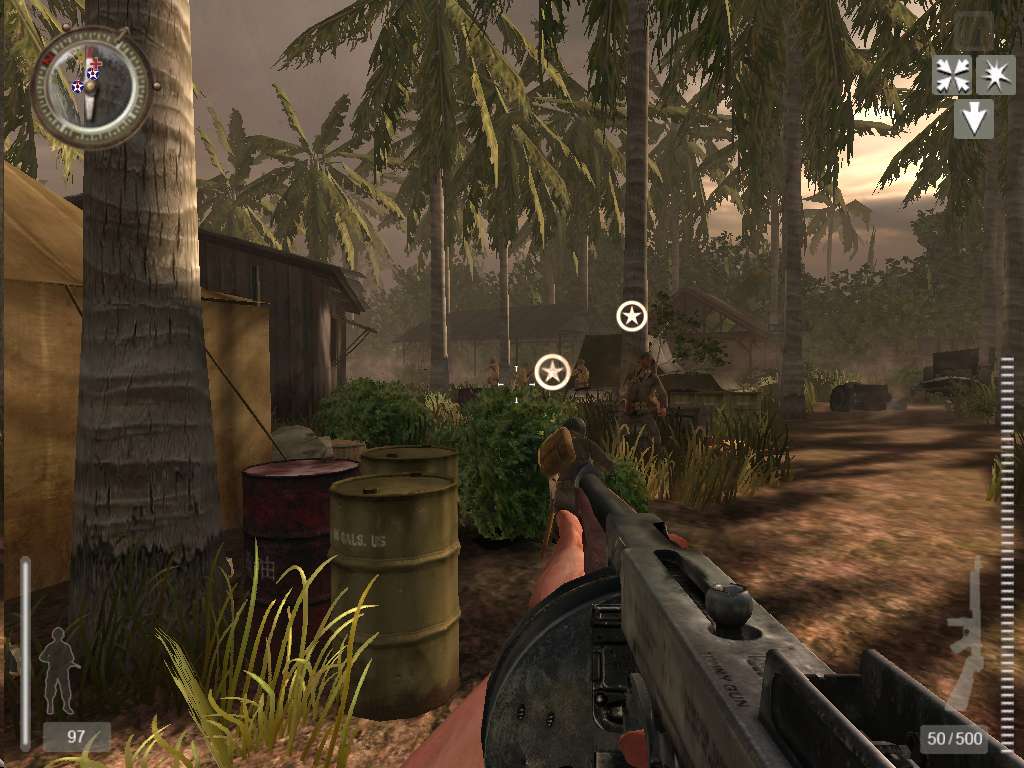Choose the down-arrow squad fall back command
The height and width of the screenshot is (768, 1024).
[973, 119]
